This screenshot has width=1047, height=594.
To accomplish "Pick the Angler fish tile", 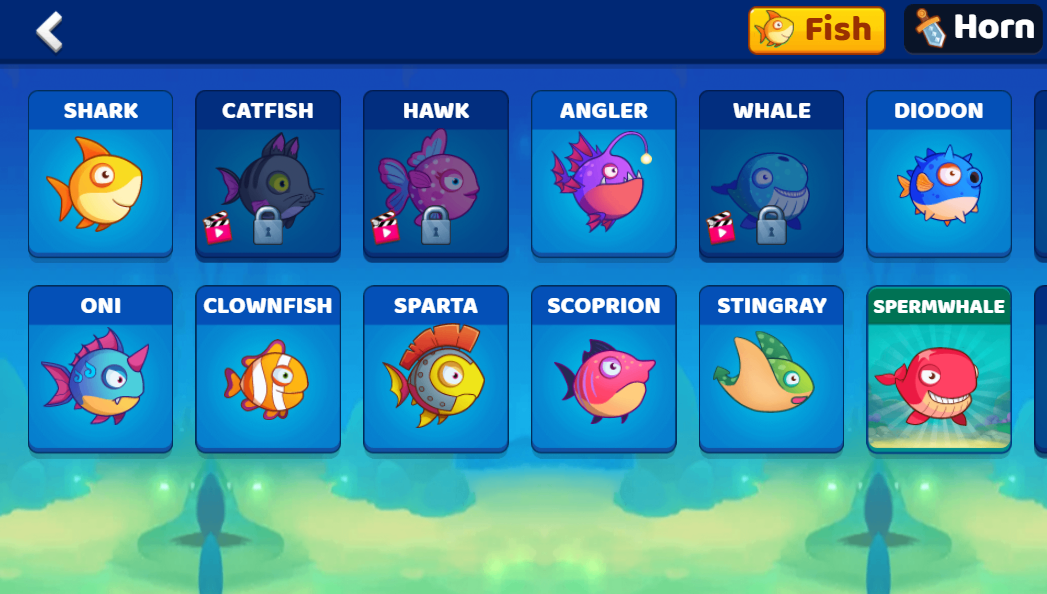I will [x=603, y=175].
